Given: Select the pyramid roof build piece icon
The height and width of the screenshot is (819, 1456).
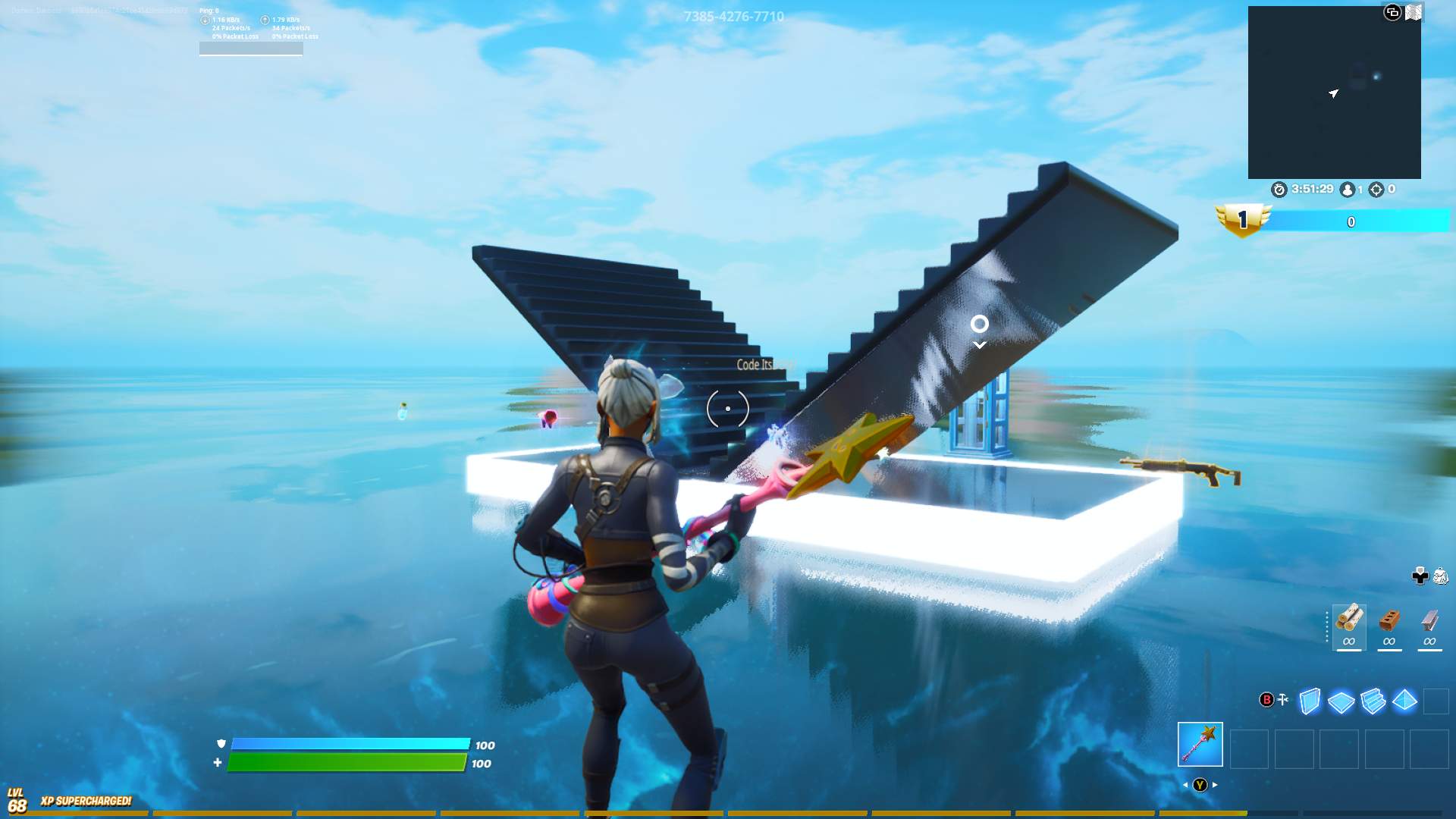Looking at the screenshot, I should tap(1404, 701).
